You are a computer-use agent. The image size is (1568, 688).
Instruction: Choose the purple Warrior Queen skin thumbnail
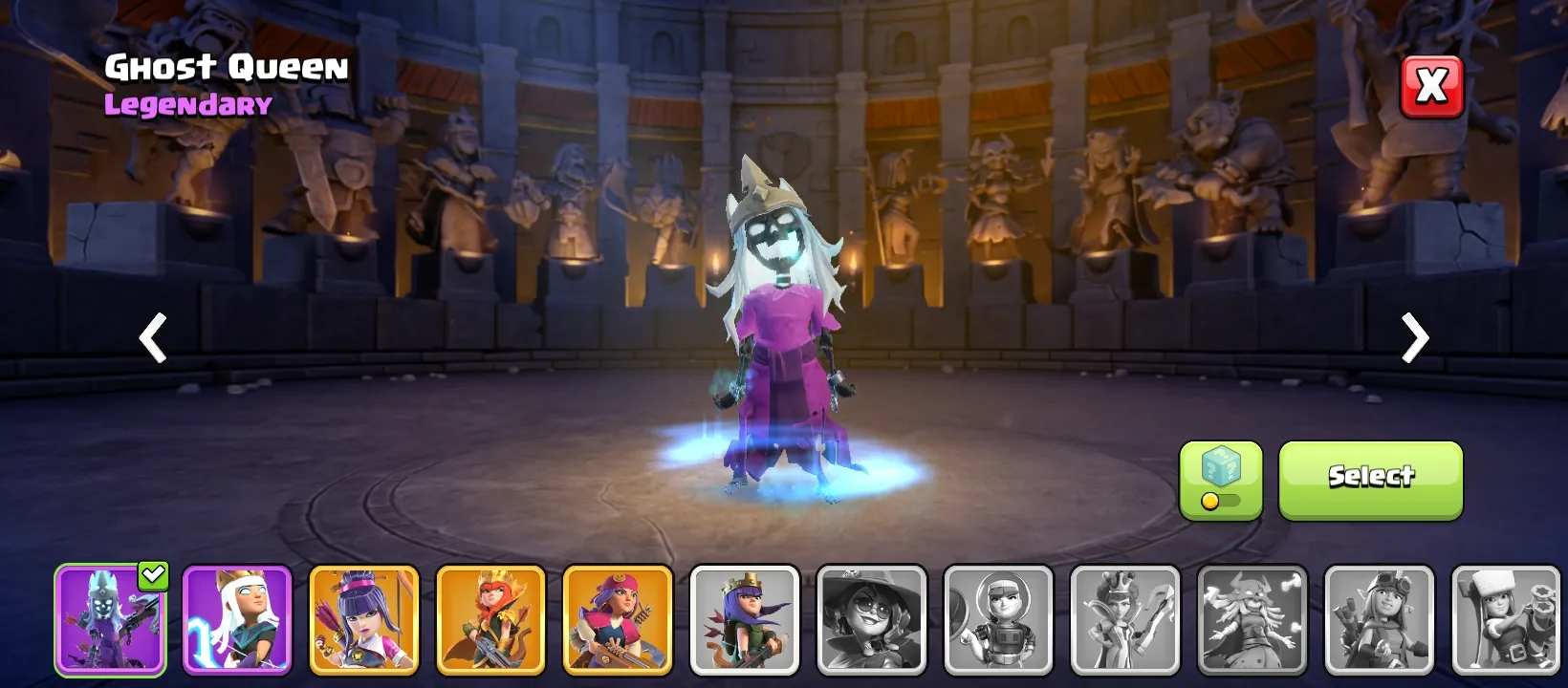237,621
